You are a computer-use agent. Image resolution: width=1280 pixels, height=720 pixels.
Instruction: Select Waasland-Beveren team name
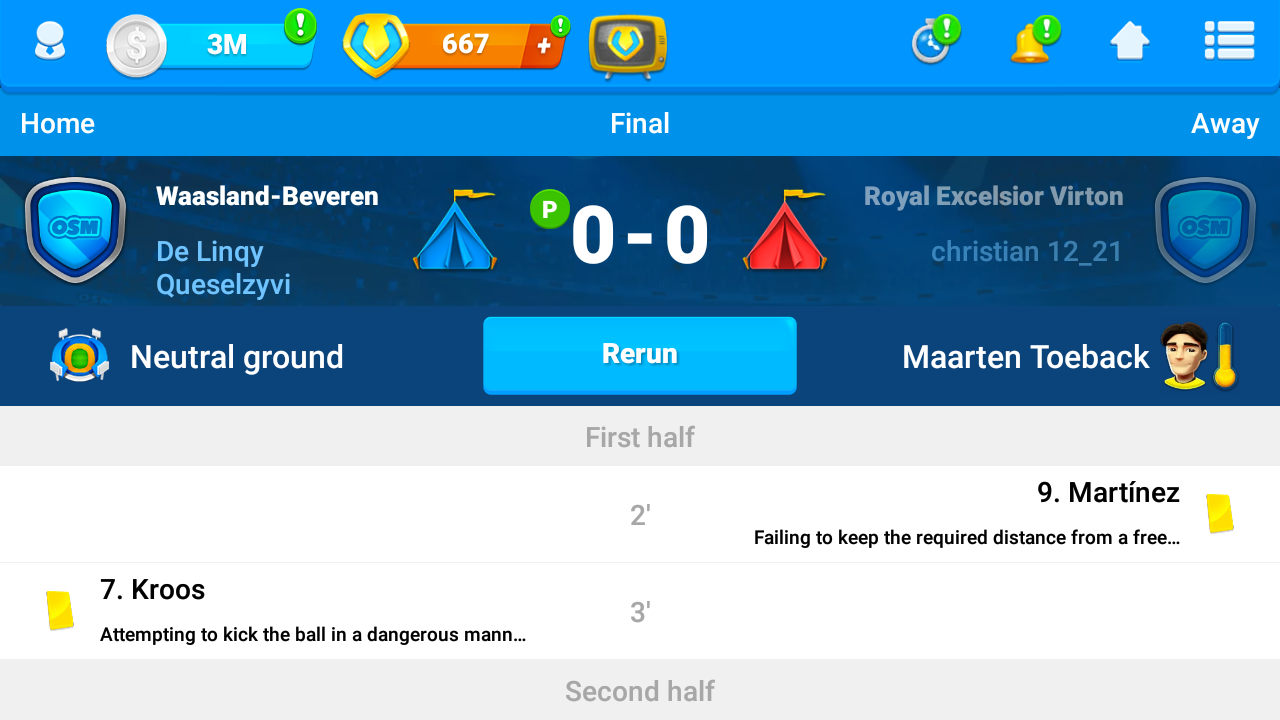point(267,196)
